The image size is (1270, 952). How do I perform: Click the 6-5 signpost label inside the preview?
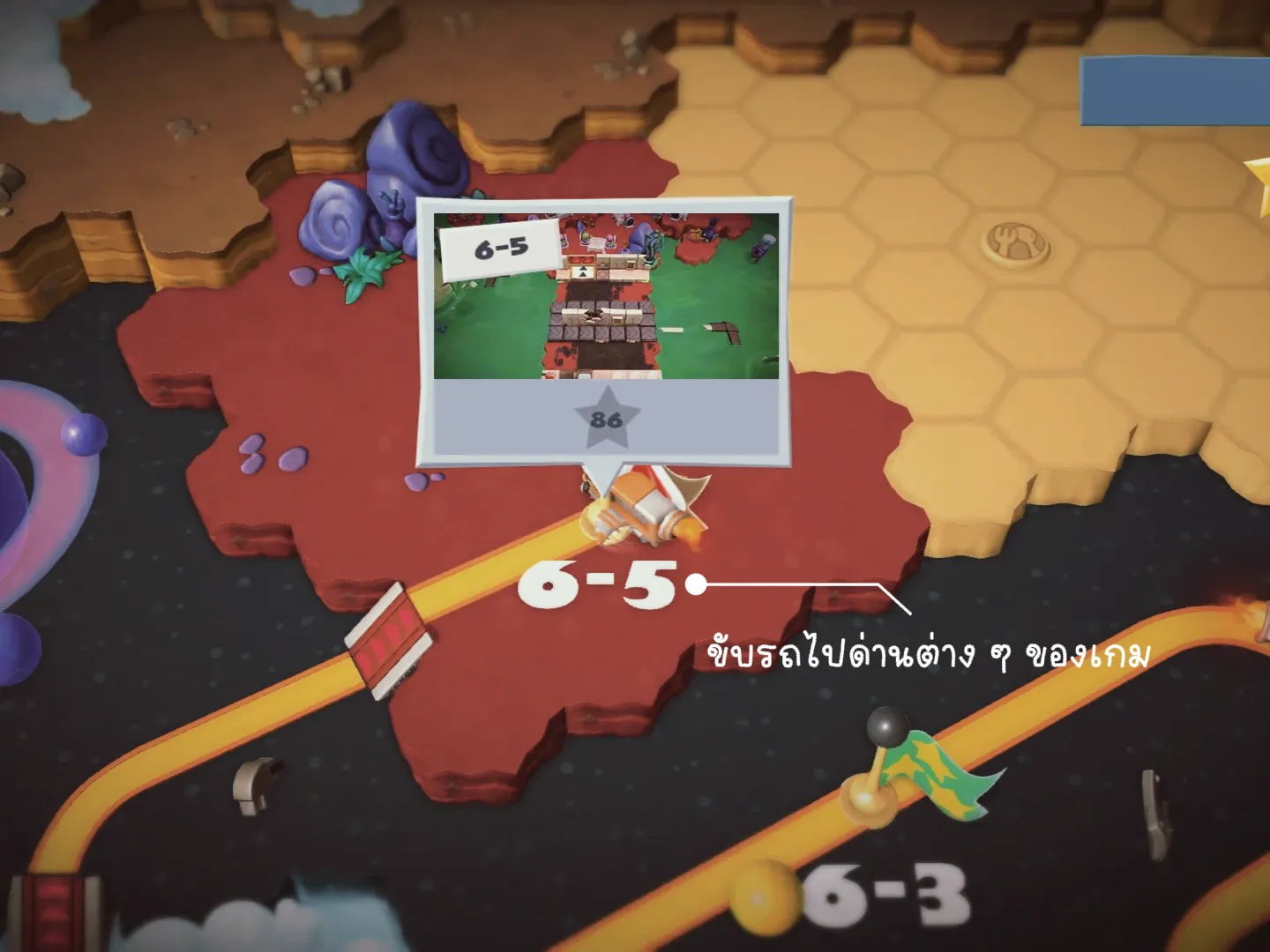coord(501,249)
